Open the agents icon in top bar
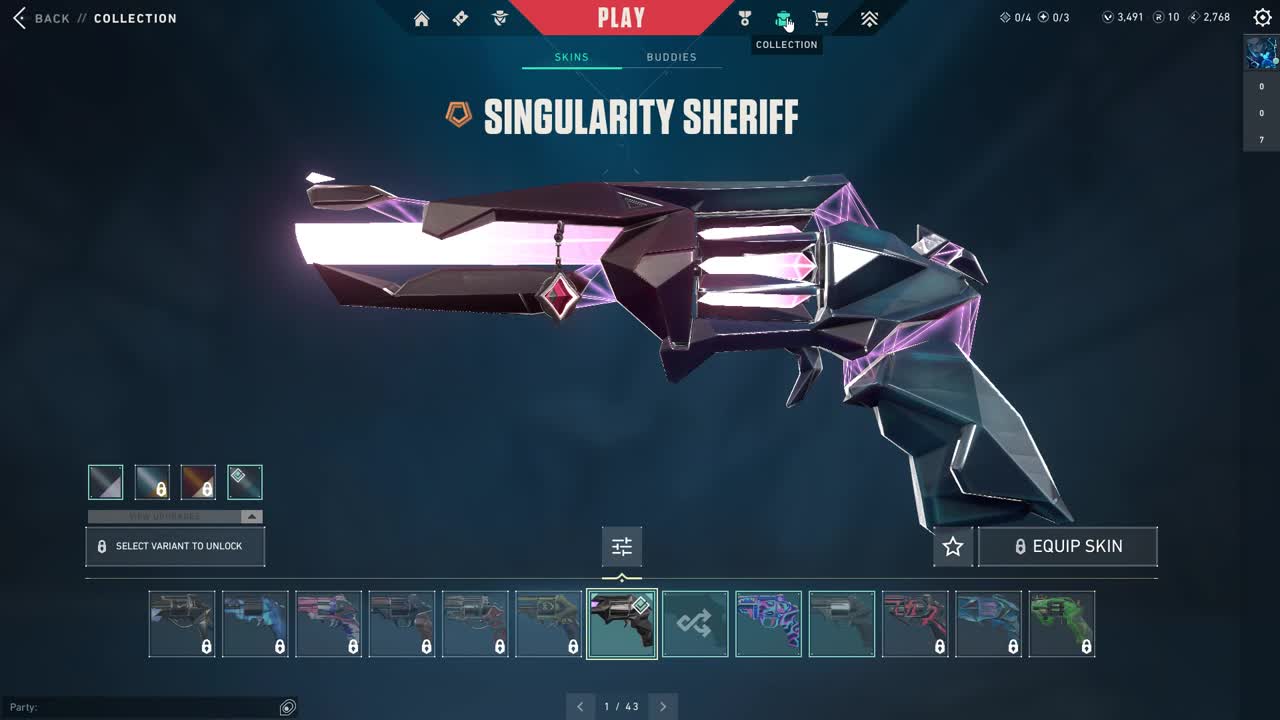The image size is (1280, 720). tap(500, 18)
